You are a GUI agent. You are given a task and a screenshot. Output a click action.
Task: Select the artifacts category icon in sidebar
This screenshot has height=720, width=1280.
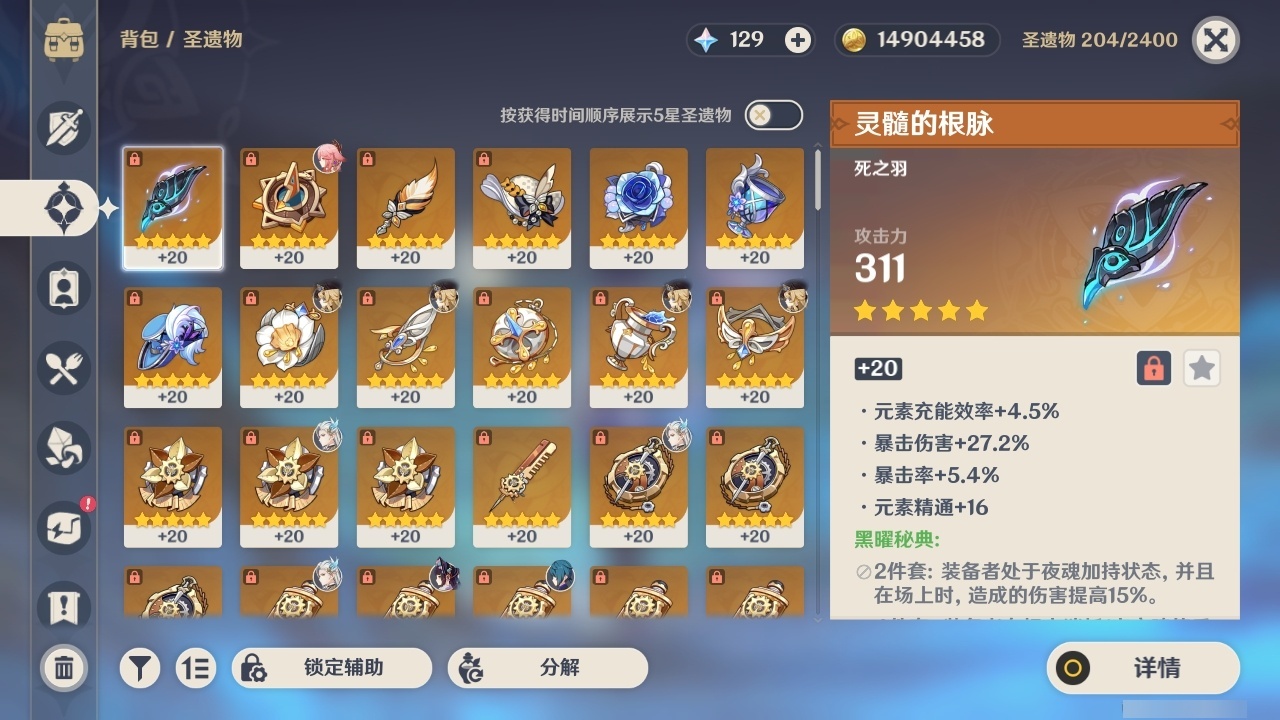pos(62,207)
